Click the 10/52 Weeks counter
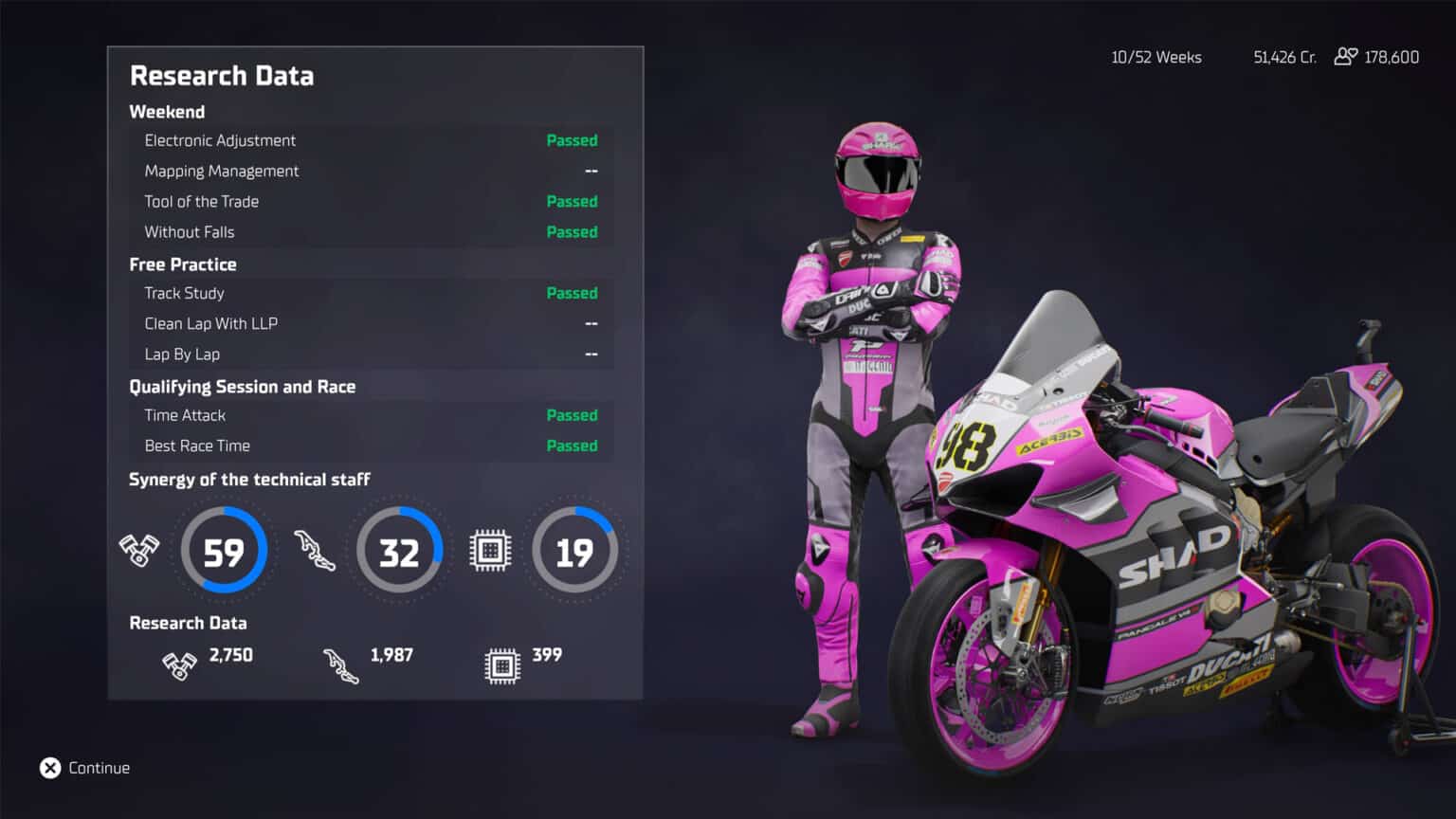This screenshot has height=819, width=1456. (x=1156, y=57)
